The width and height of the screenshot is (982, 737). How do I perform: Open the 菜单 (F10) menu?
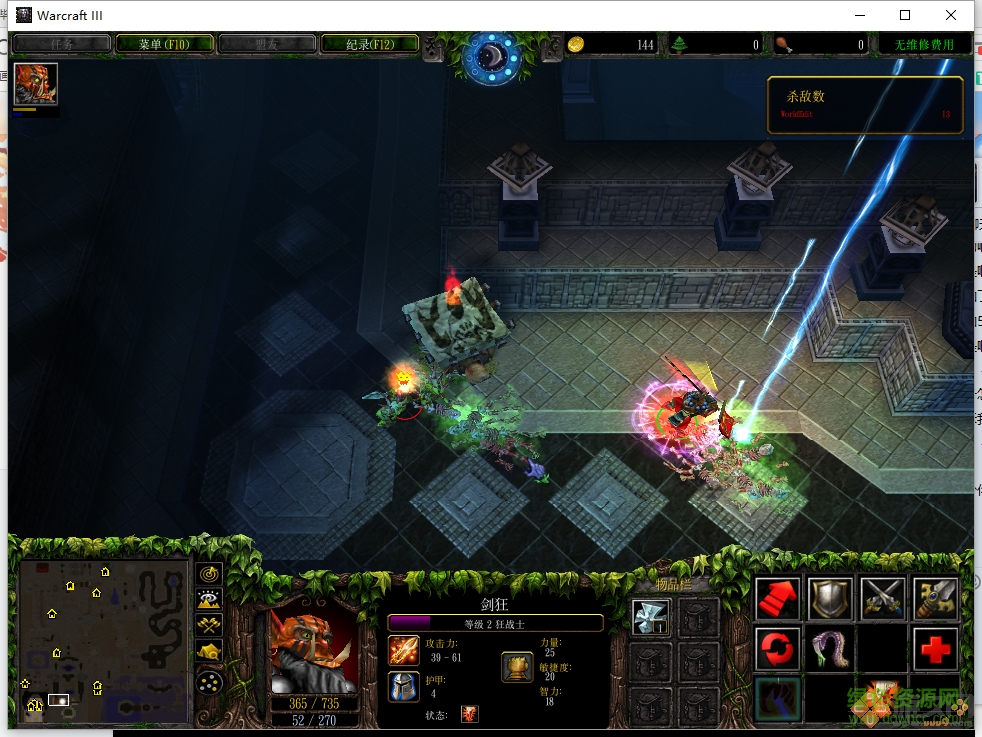coord(165,44)
